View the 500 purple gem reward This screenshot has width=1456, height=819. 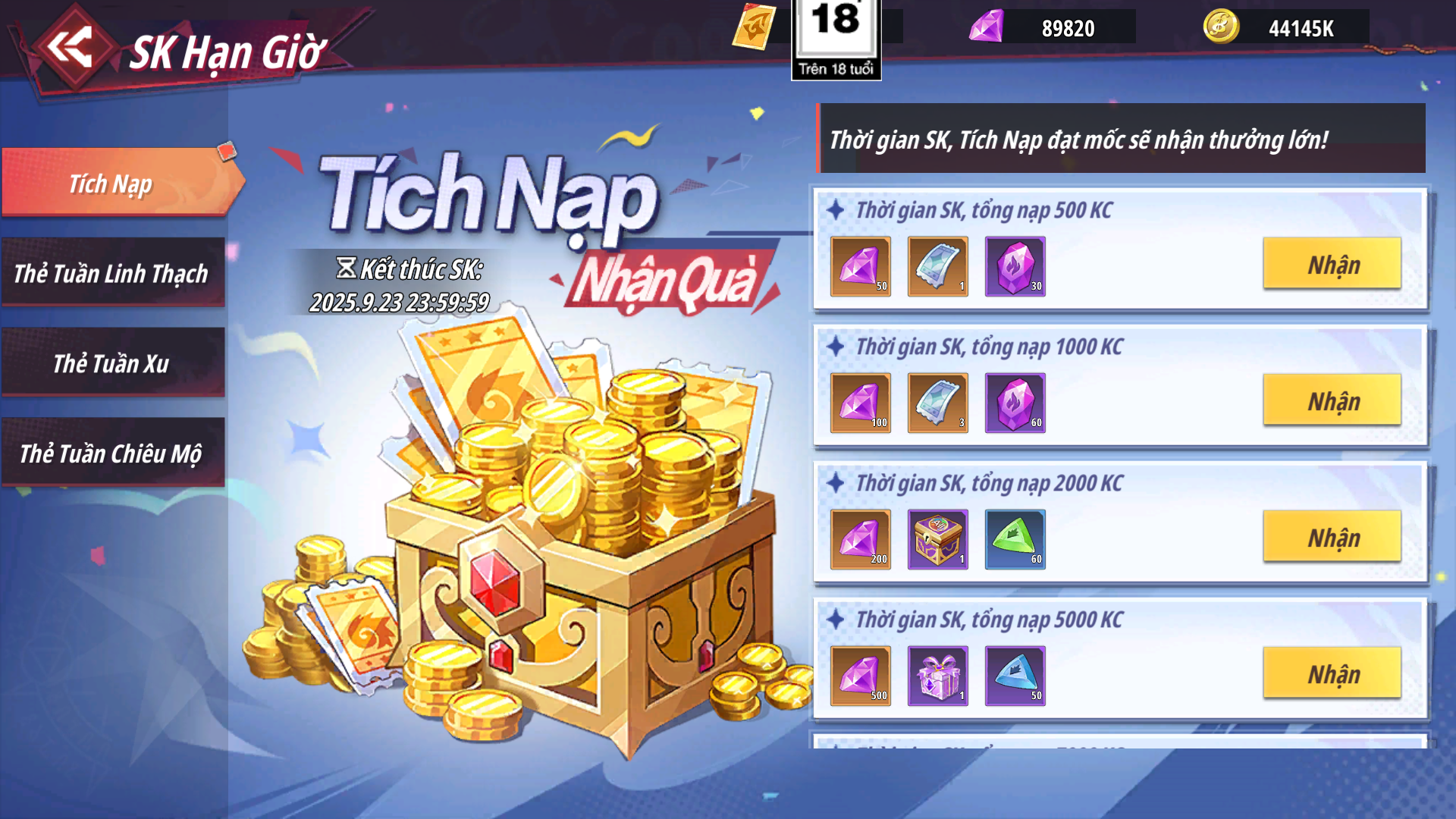(x=860, y=676)
